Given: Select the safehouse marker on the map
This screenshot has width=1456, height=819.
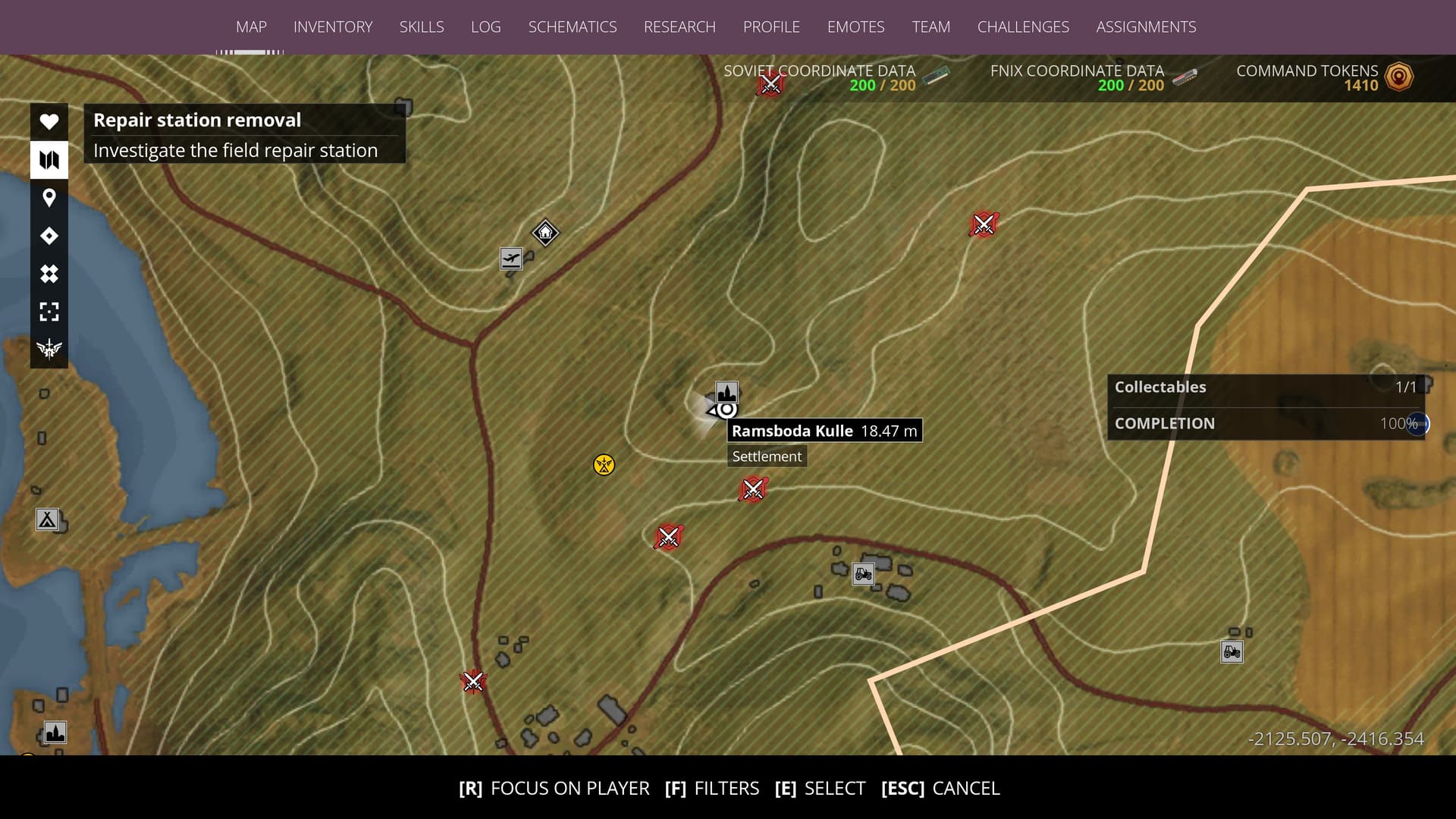Looking at the screenshot, I should (545, 232).
